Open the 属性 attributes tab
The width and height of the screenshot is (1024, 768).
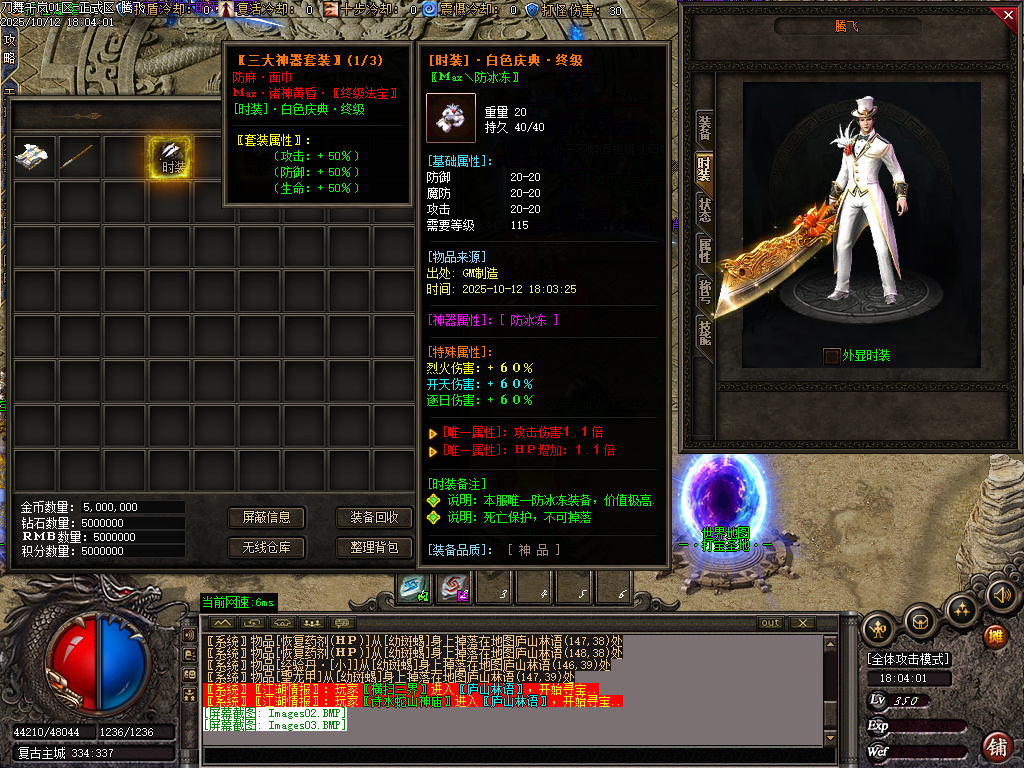pyautogui.click(x=705, y=251)
